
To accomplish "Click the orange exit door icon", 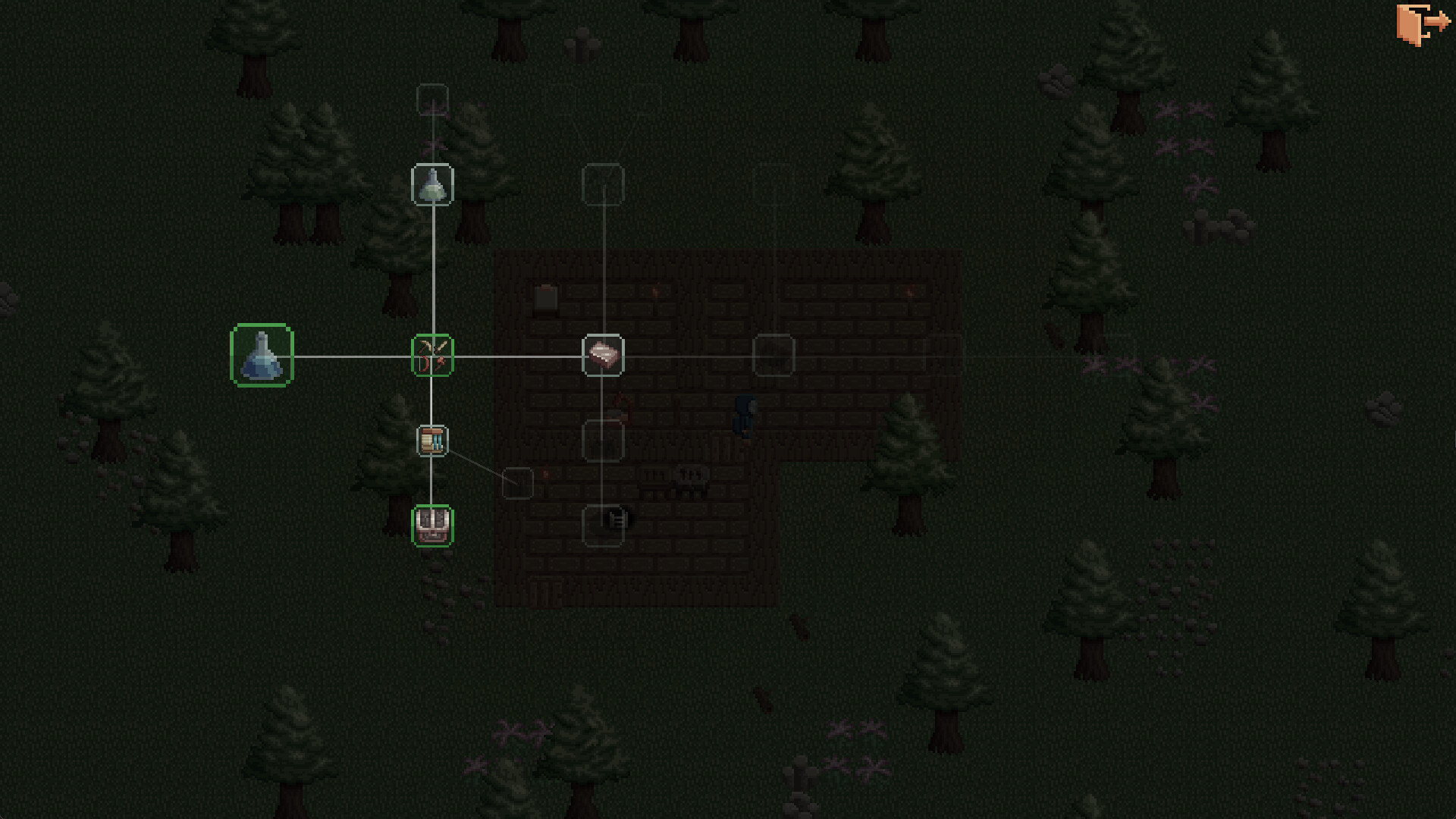I will pyautogui.click(x=1424, y=23).
